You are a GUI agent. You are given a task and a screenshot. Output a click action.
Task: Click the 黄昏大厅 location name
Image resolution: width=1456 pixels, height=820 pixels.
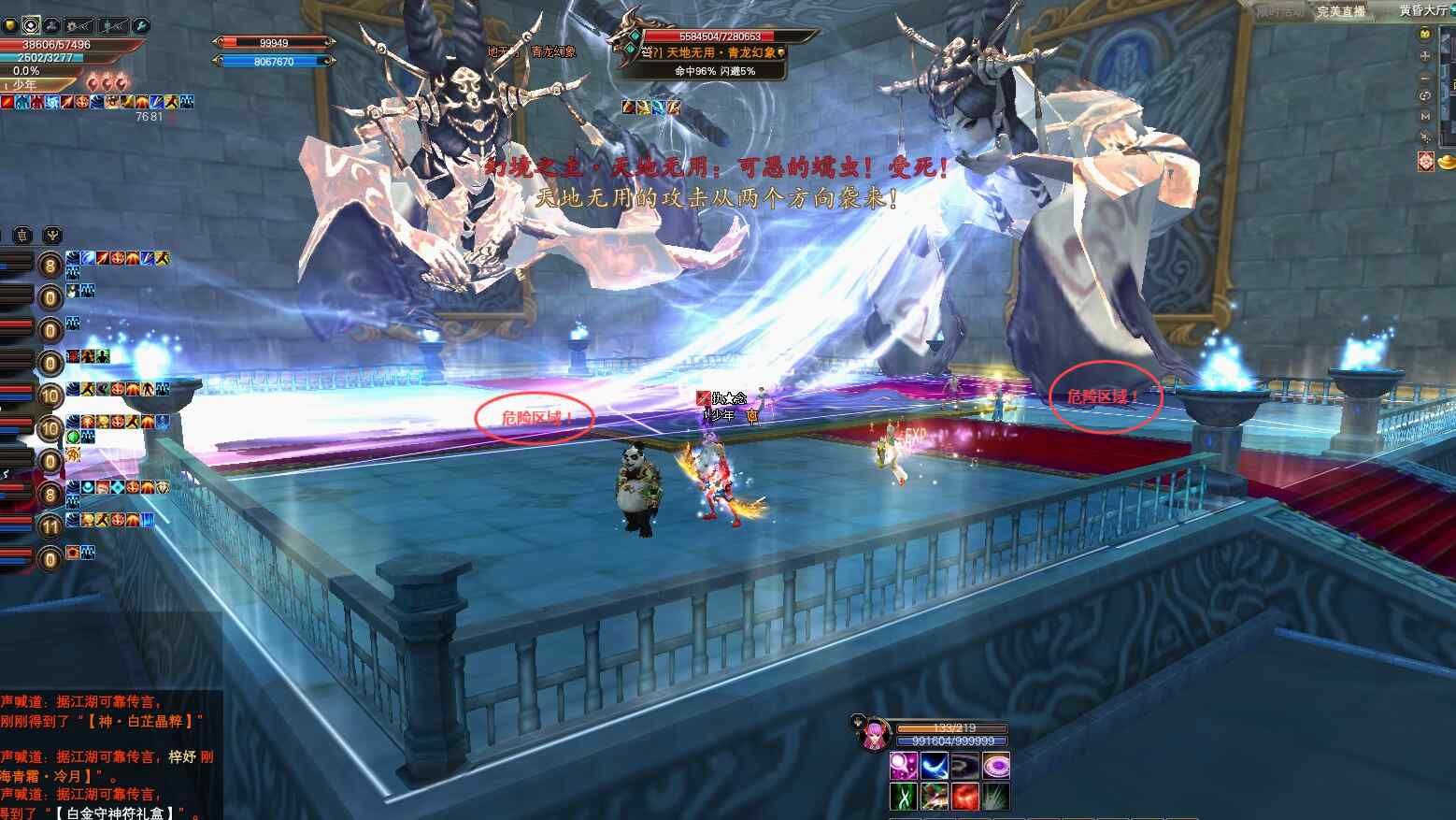tap(1424, 11)
